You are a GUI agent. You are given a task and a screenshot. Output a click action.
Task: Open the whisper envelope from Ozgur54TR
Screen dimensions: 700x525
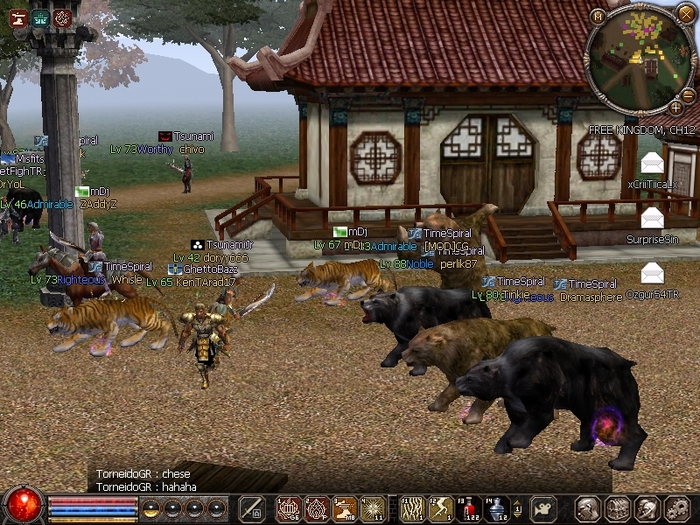[652, 272]
